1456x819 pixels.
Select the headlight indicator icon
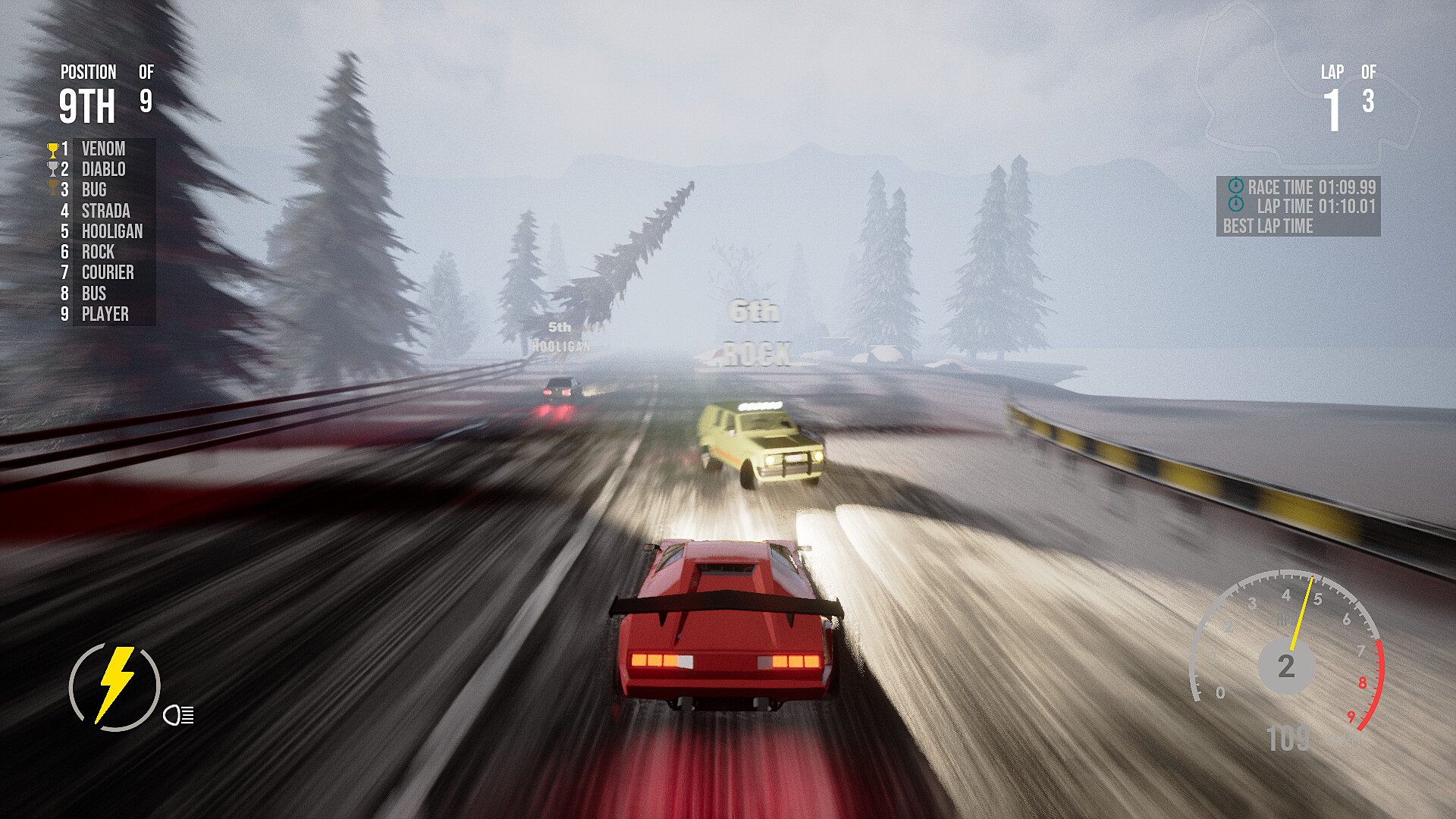click(x=177, y=715)
